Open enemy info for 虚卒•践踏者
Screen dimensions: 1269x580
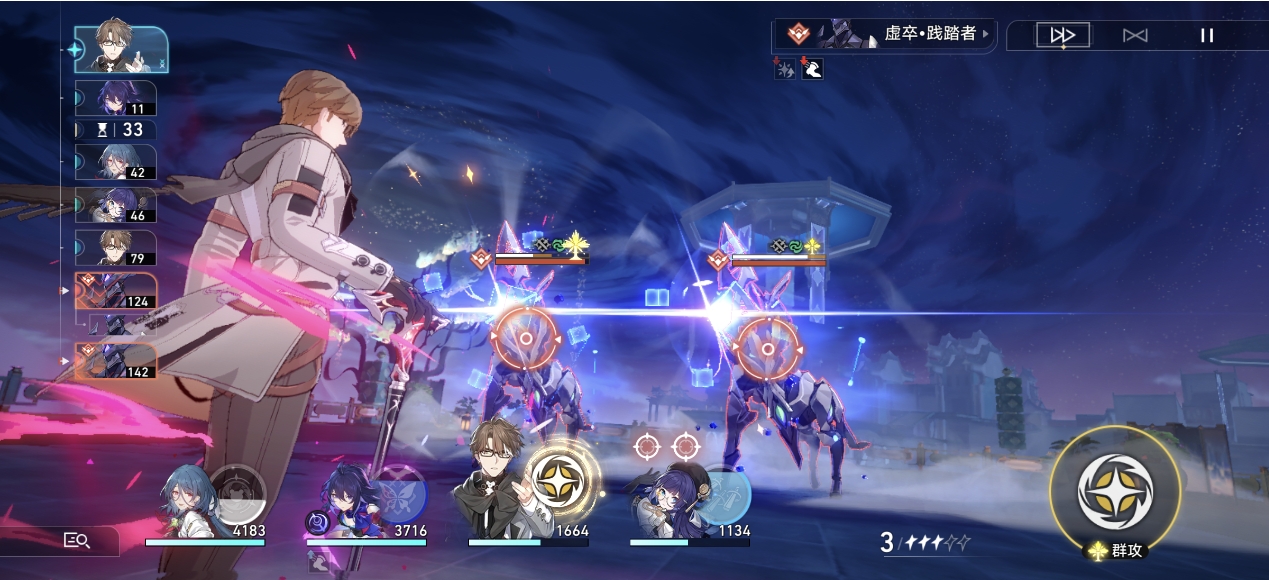(885, 34)
